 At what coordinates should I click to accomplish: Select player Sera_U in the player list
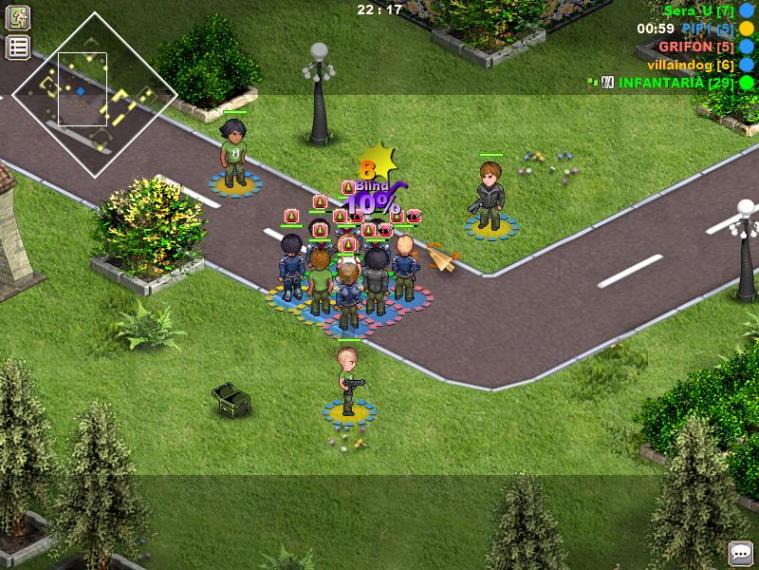pyautogui.click(x=699, y=10)
